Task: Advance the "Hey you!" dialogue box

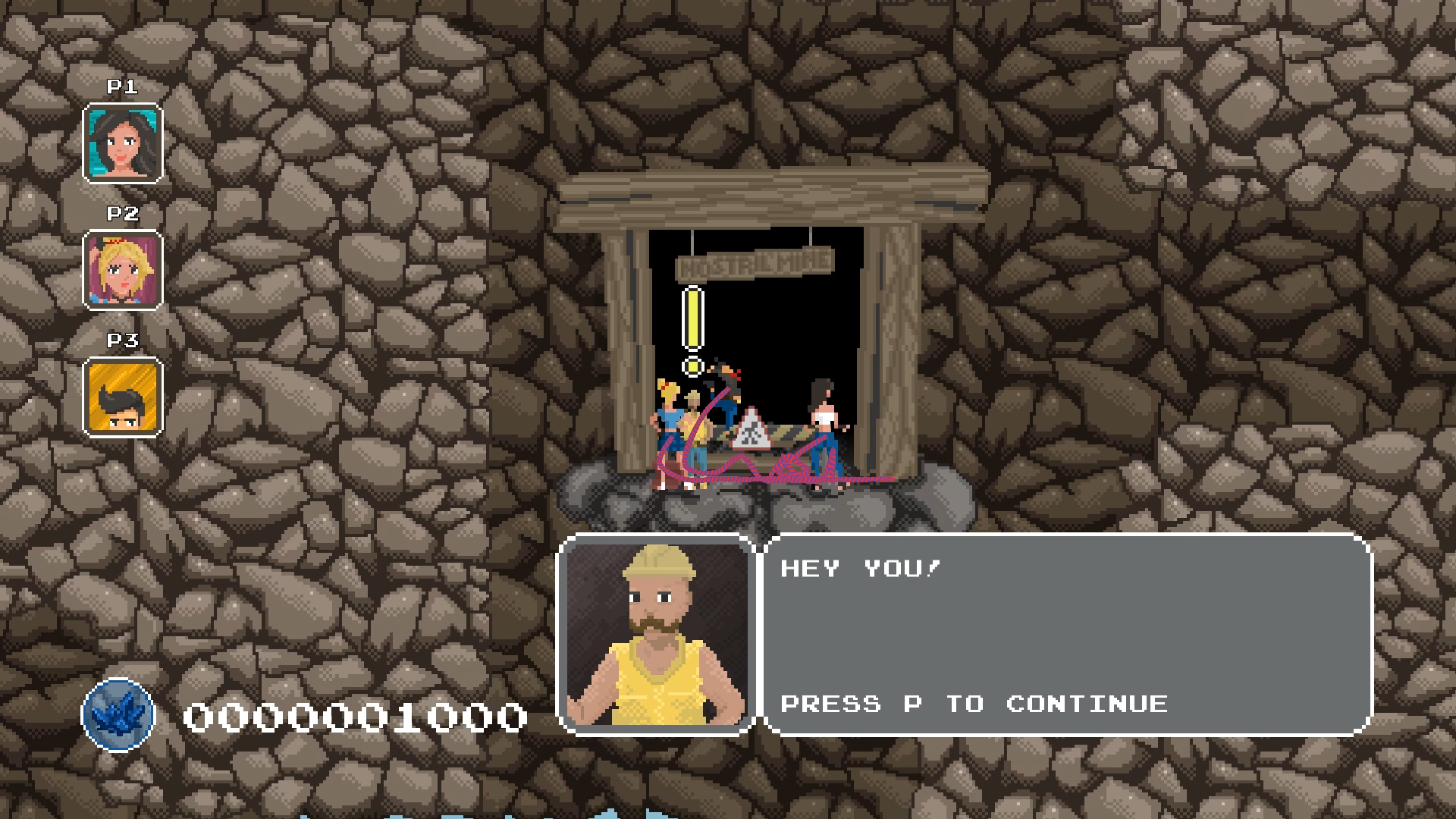Action: tap(1068, 635)
